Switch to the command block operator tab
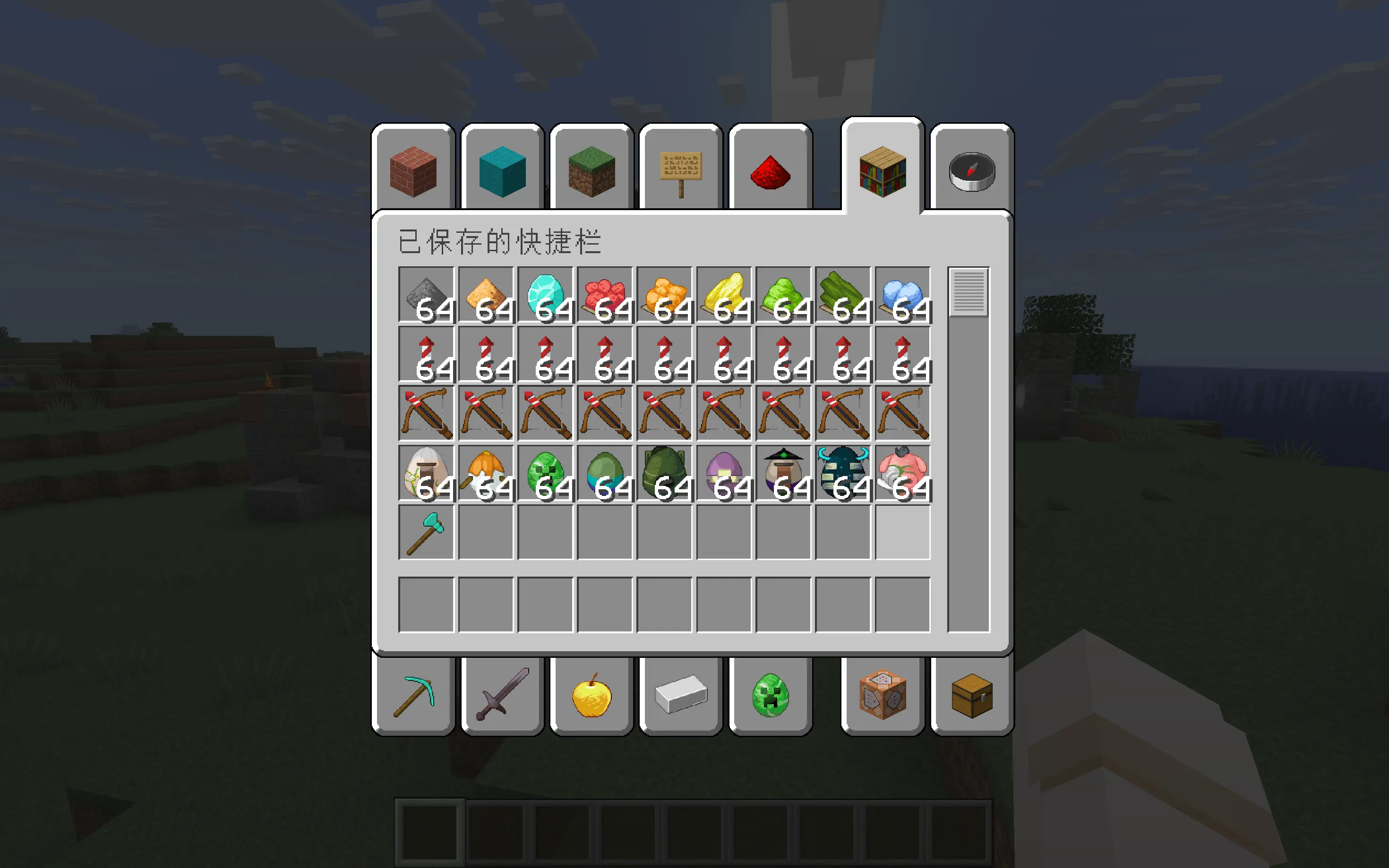Viewport: 1389px width, 868px height. coord(883,696)
